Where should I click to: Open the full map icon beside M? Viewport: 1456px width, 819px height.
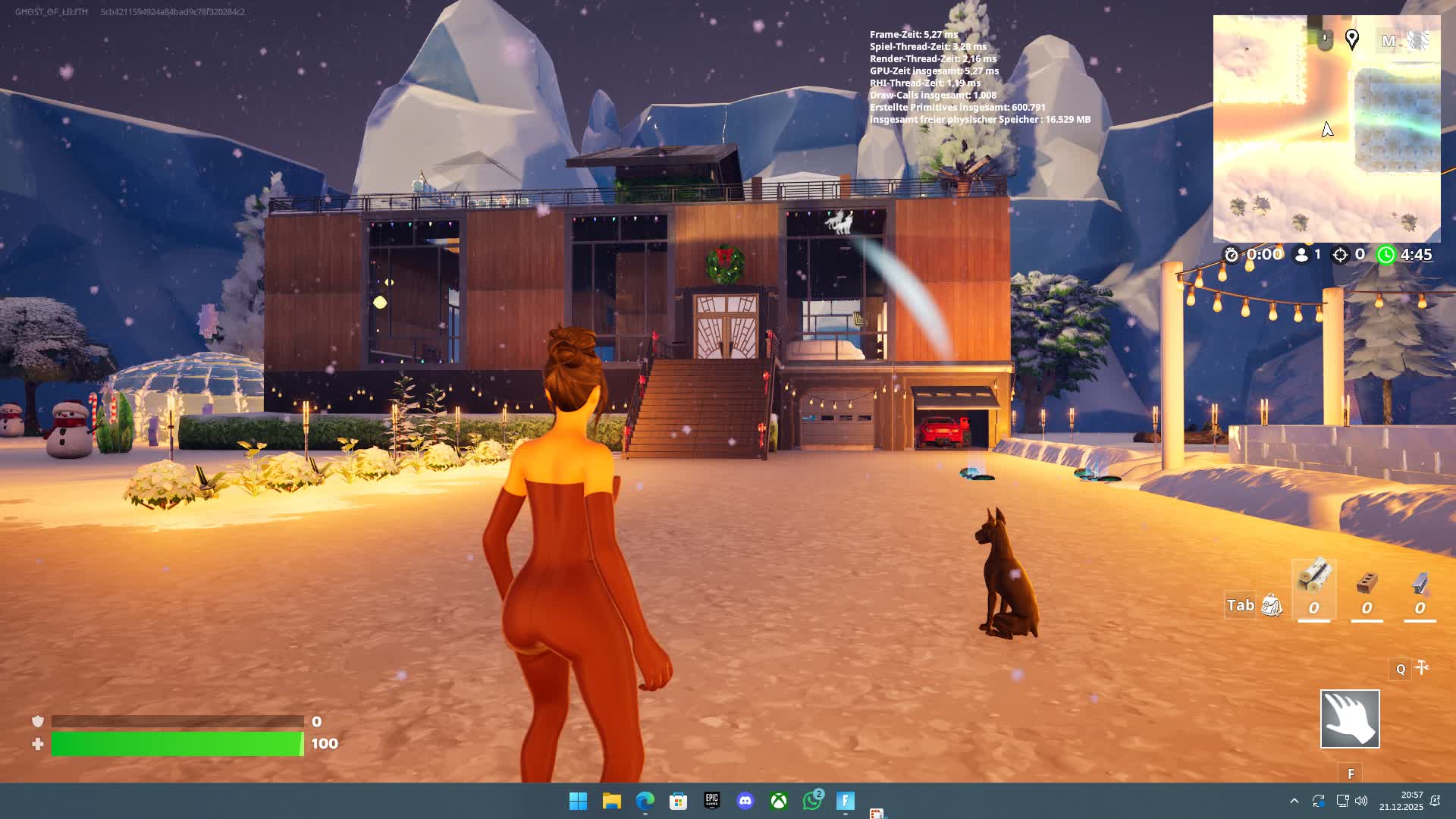[1417, 41]
